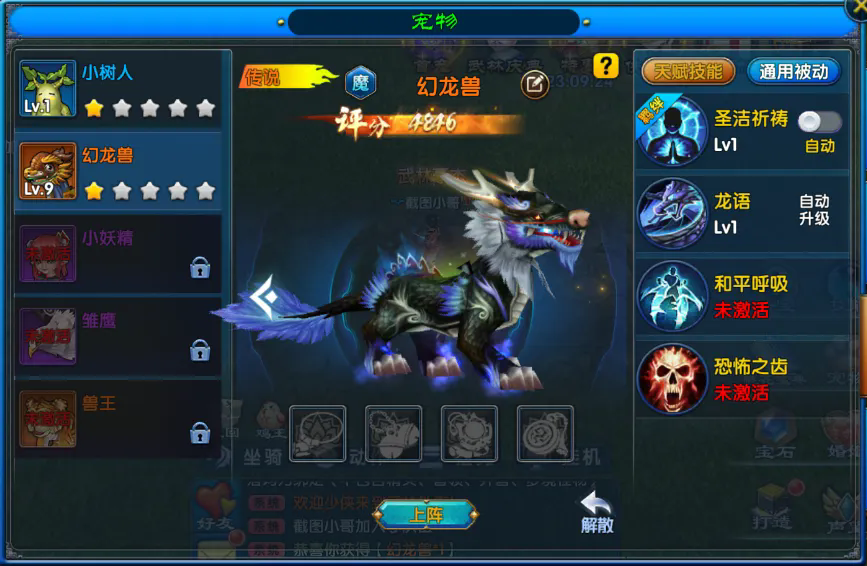This screenshot has height=566, width=867.
Task: Switch to the 天赋技能 tab
Action: coord(688,71)
